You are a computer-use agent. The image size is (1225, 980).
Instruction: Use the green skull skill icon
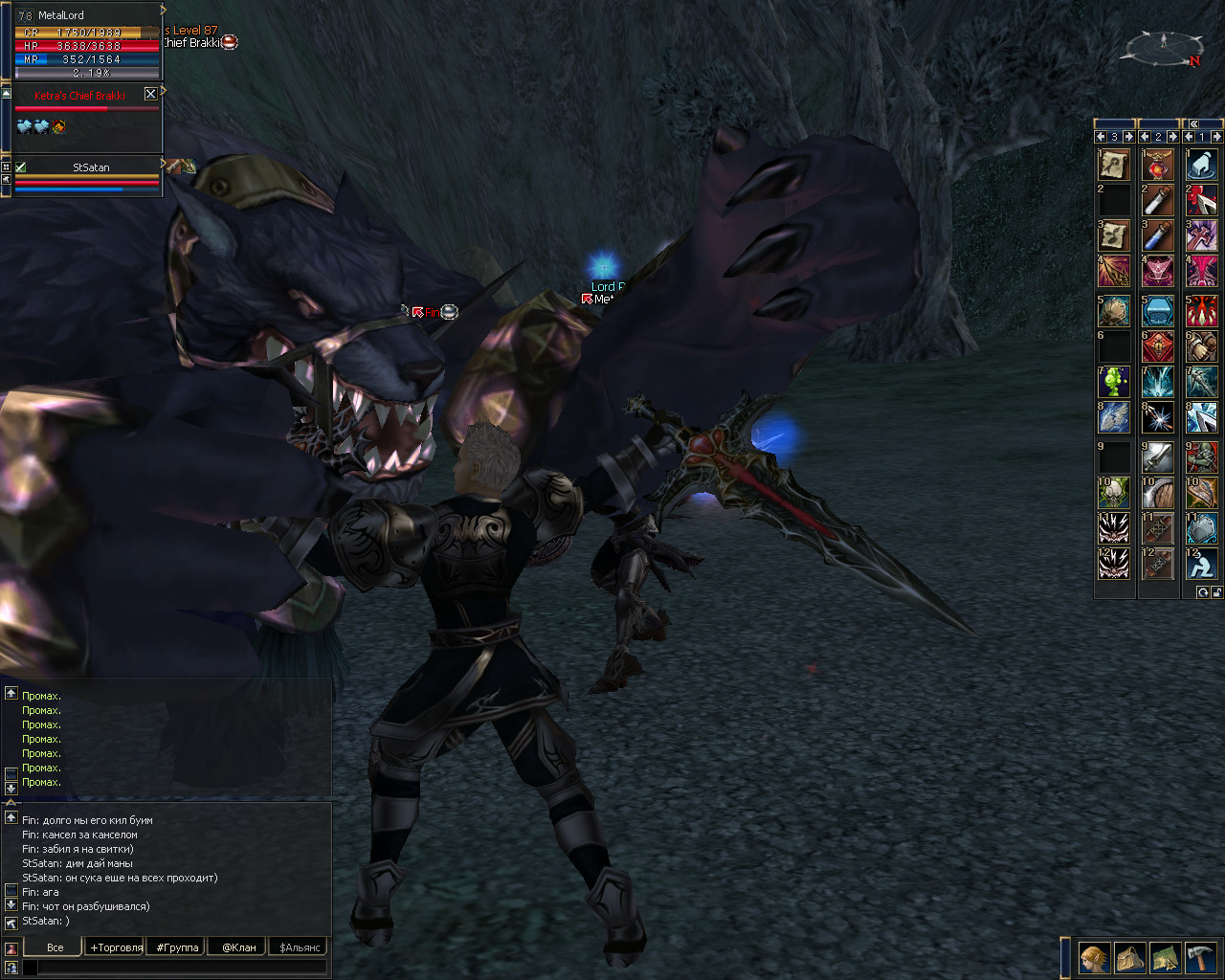point(1114,493)
